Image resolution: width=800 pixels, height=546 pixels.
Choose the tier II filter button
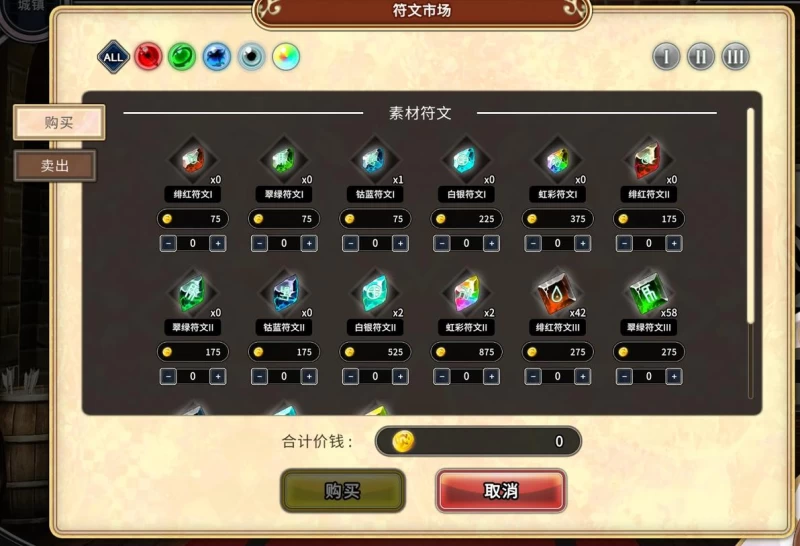(701, 56)
